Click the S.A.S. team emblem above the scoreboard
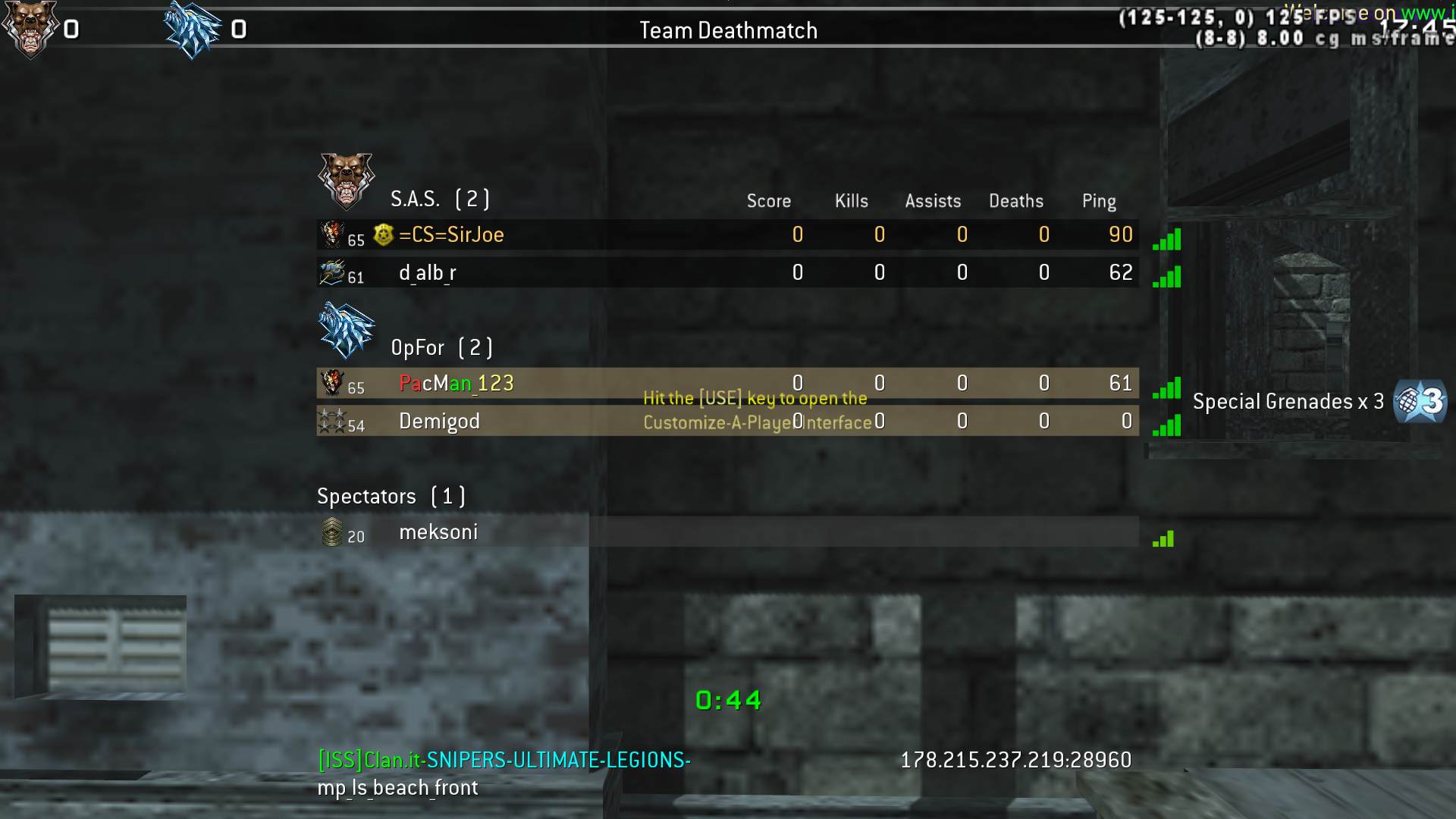 click(347, 181)
